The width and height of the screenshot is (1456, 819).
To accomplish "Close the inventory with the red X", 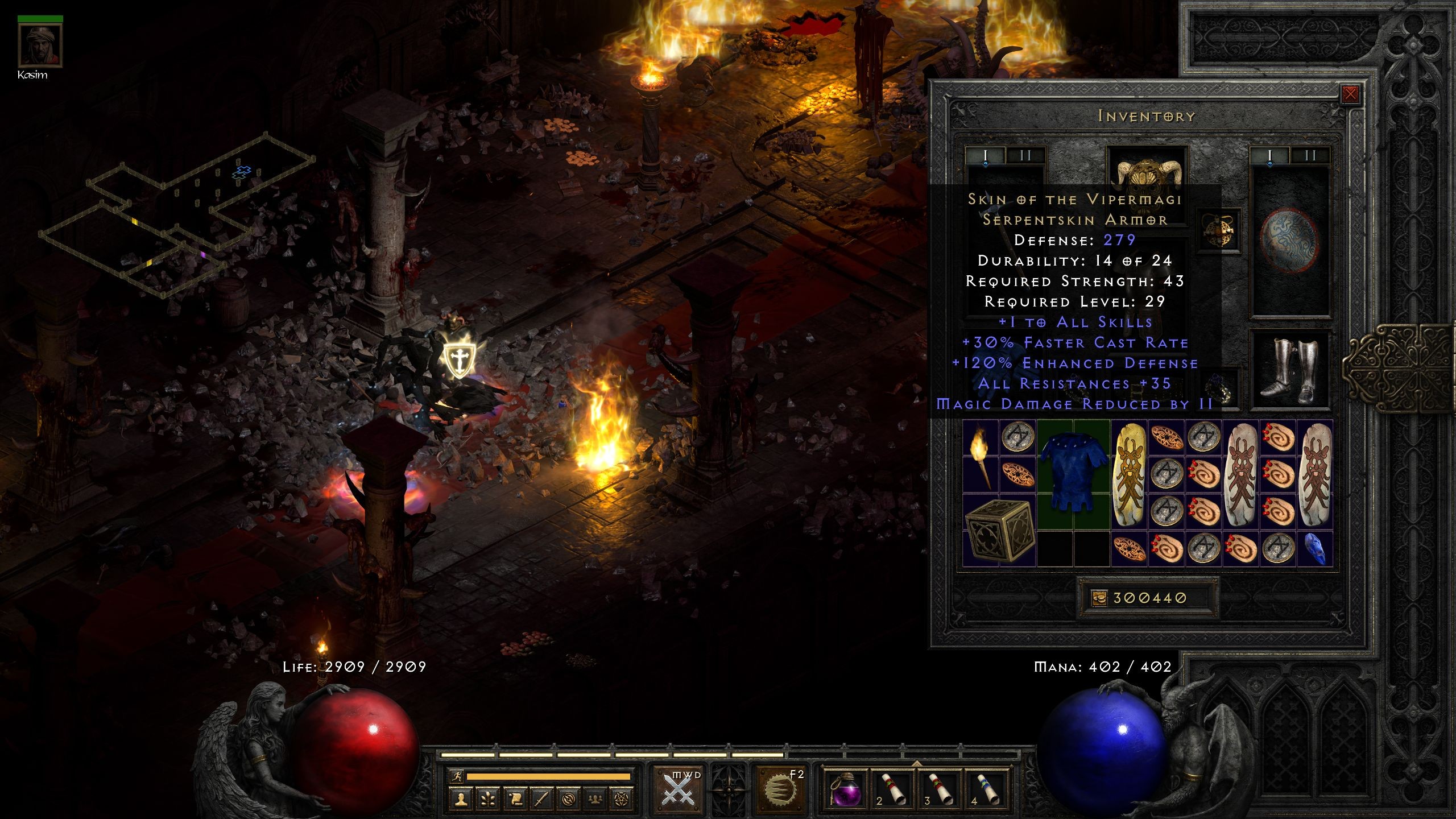I will [1350, 96].
